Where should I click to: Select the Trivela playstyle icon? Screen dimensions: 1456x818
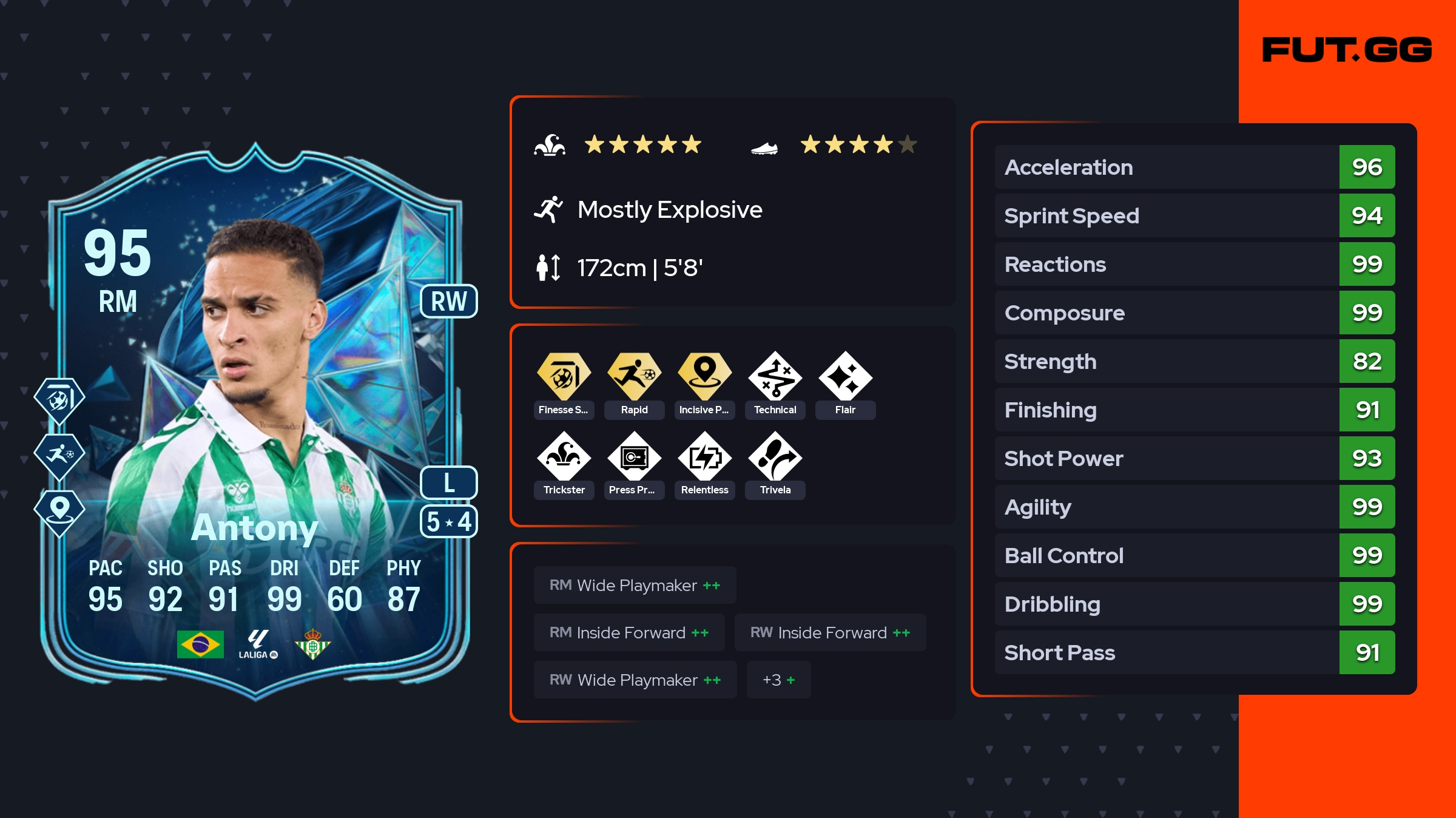tap(775, 457)
